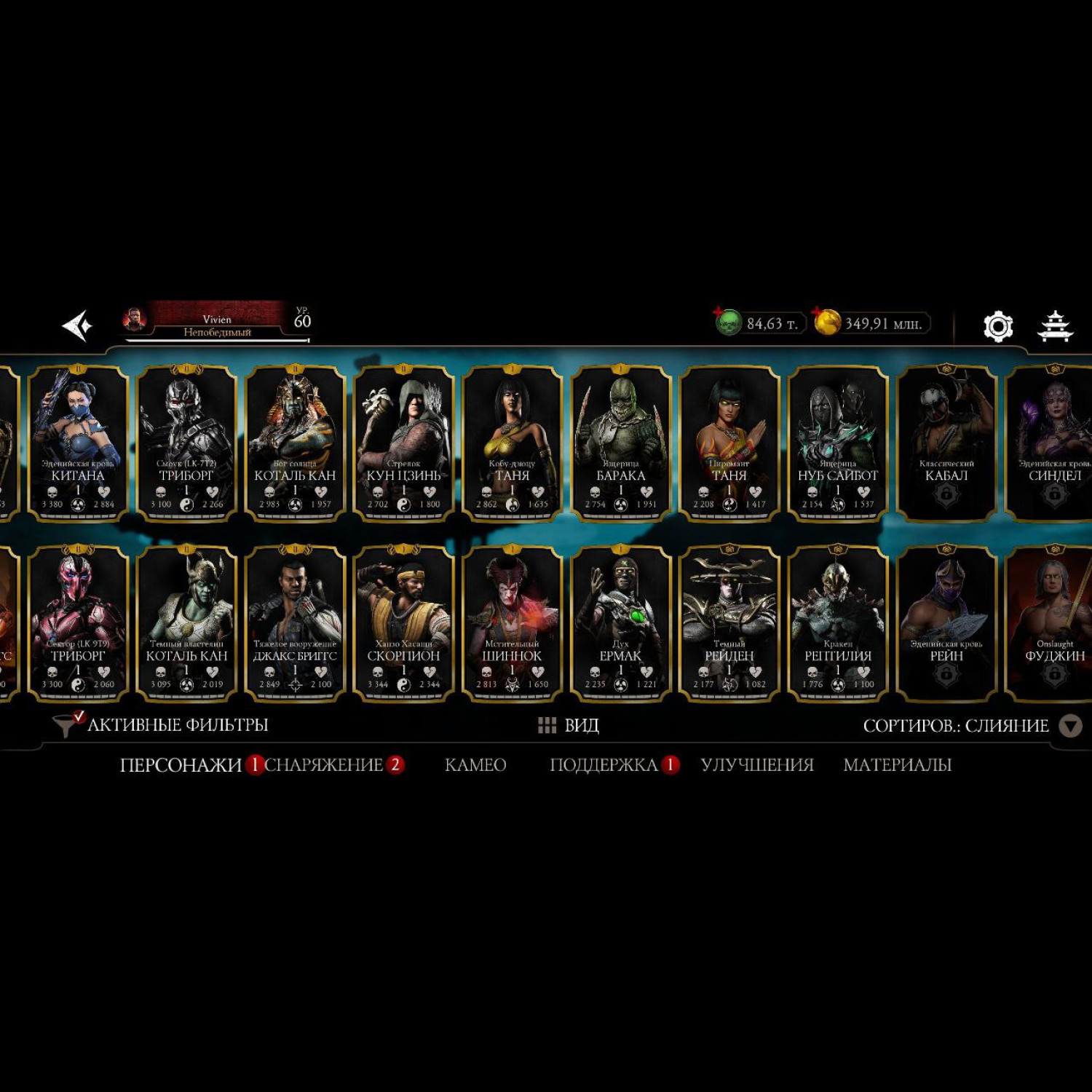
Task: Select the Kitana character card
Action: 78,443
